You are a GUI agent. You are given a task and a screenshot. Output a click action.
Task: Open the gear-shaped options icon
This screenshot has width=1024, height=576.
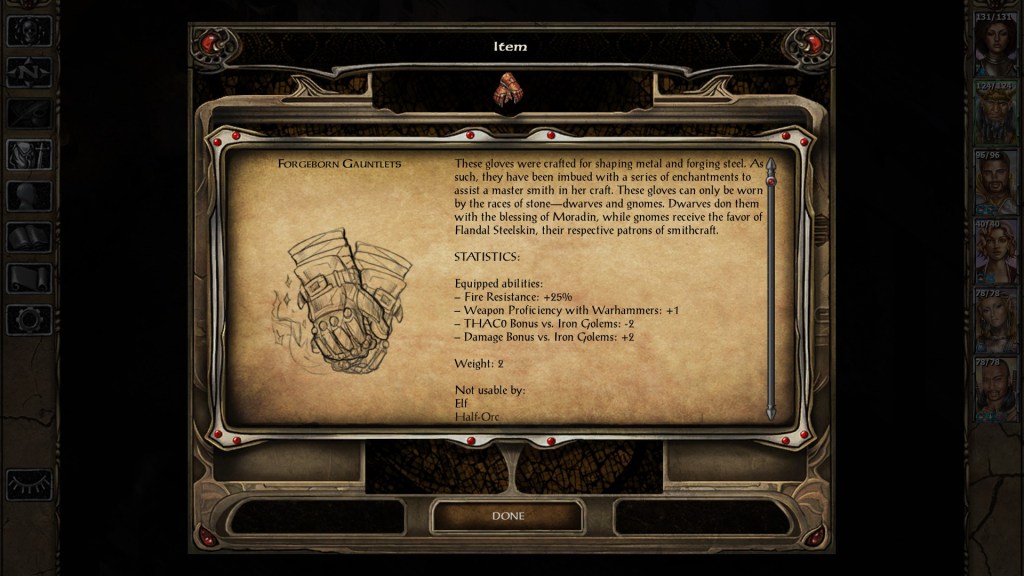point(28,320)
